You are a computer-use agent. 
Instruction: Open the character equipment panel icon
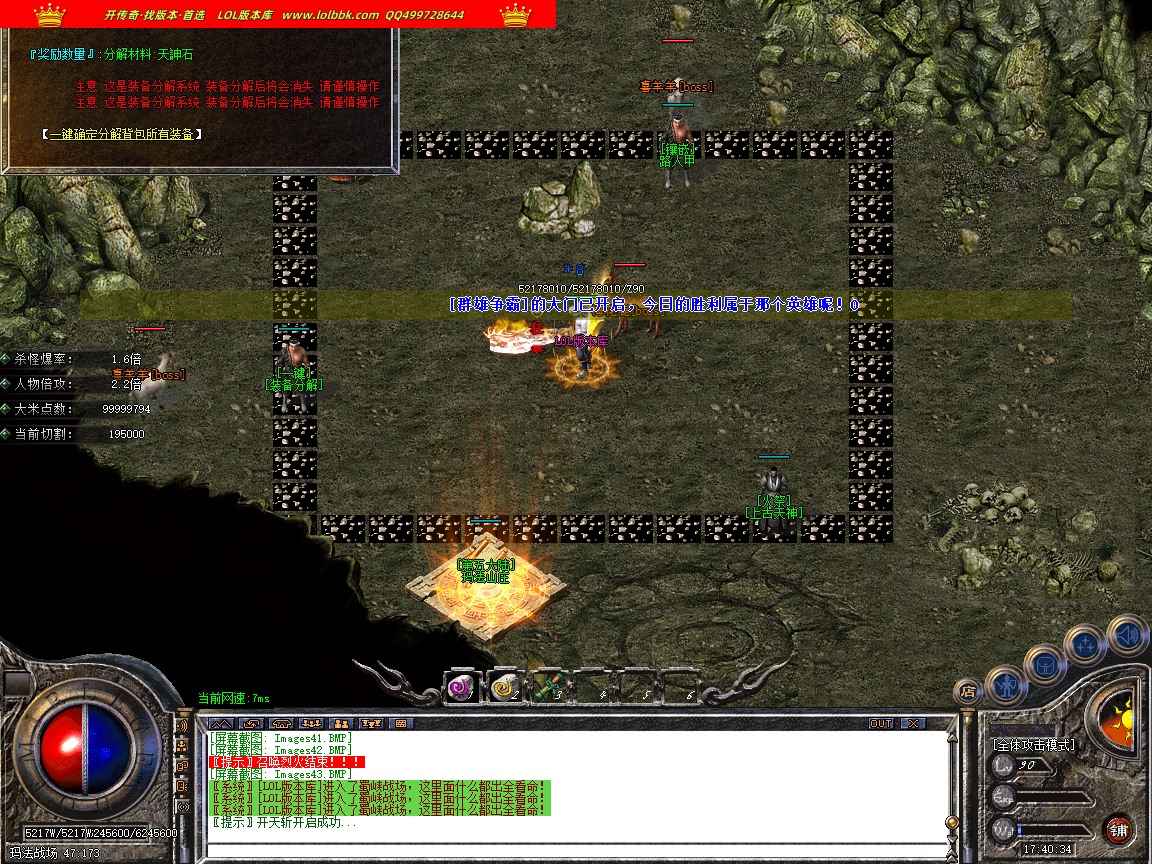(1004, 685)
